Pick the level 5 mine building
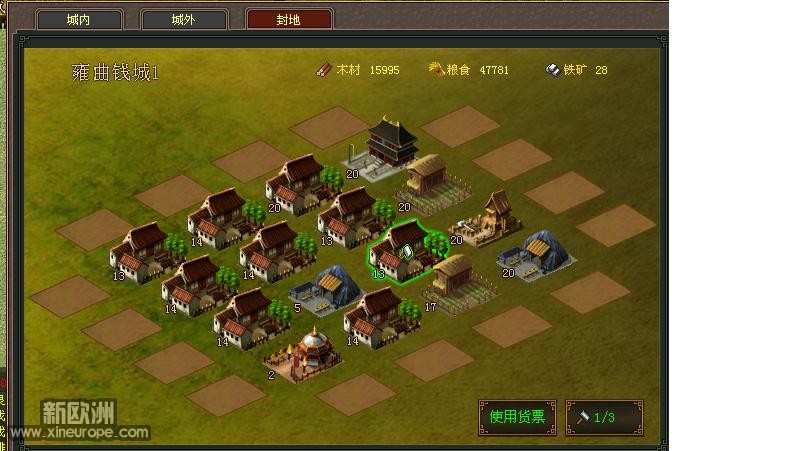 328,289
